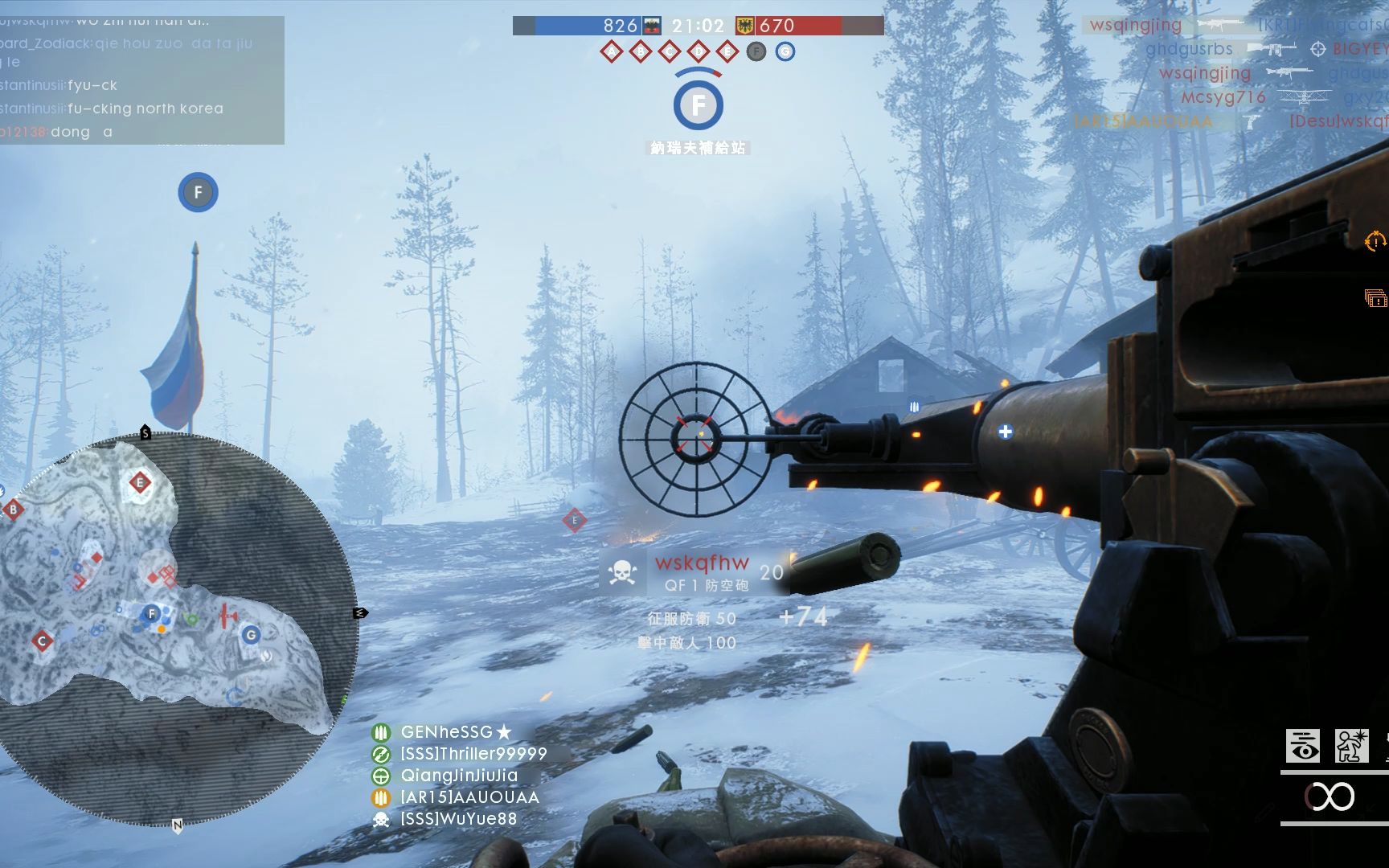Click the eye-with-bullets spotting perk icon
The image size is (1389, 868).
coord(1302,746)
